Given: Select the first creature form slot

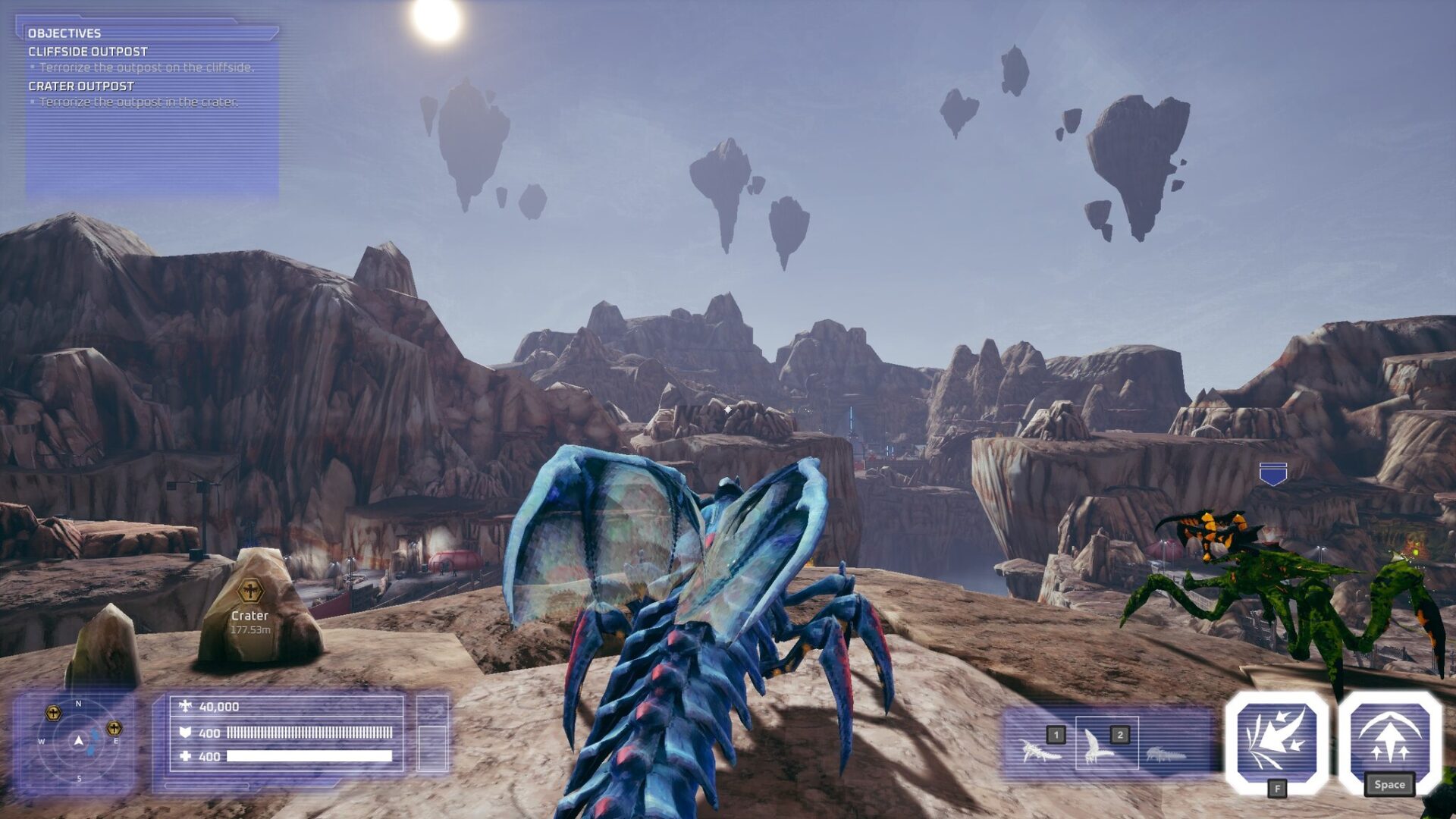Looking at the screenshot, I should (1042, 747).
